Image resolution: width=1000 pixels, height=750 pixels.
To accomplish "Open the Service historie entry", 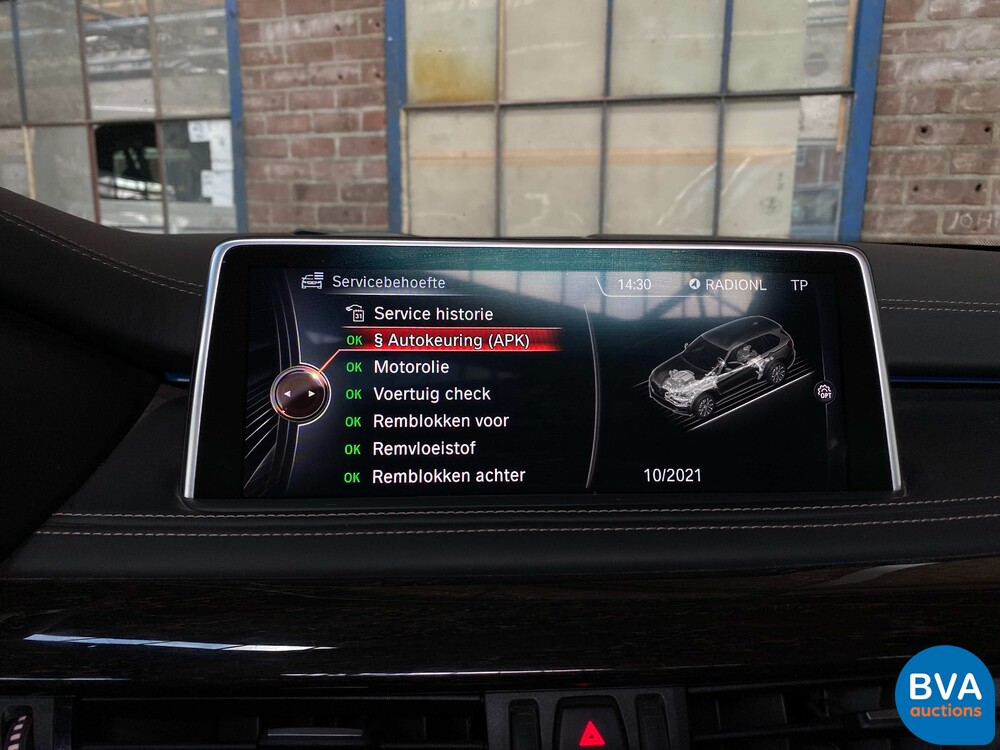I will pyautogui.click(x=433, y=314).
